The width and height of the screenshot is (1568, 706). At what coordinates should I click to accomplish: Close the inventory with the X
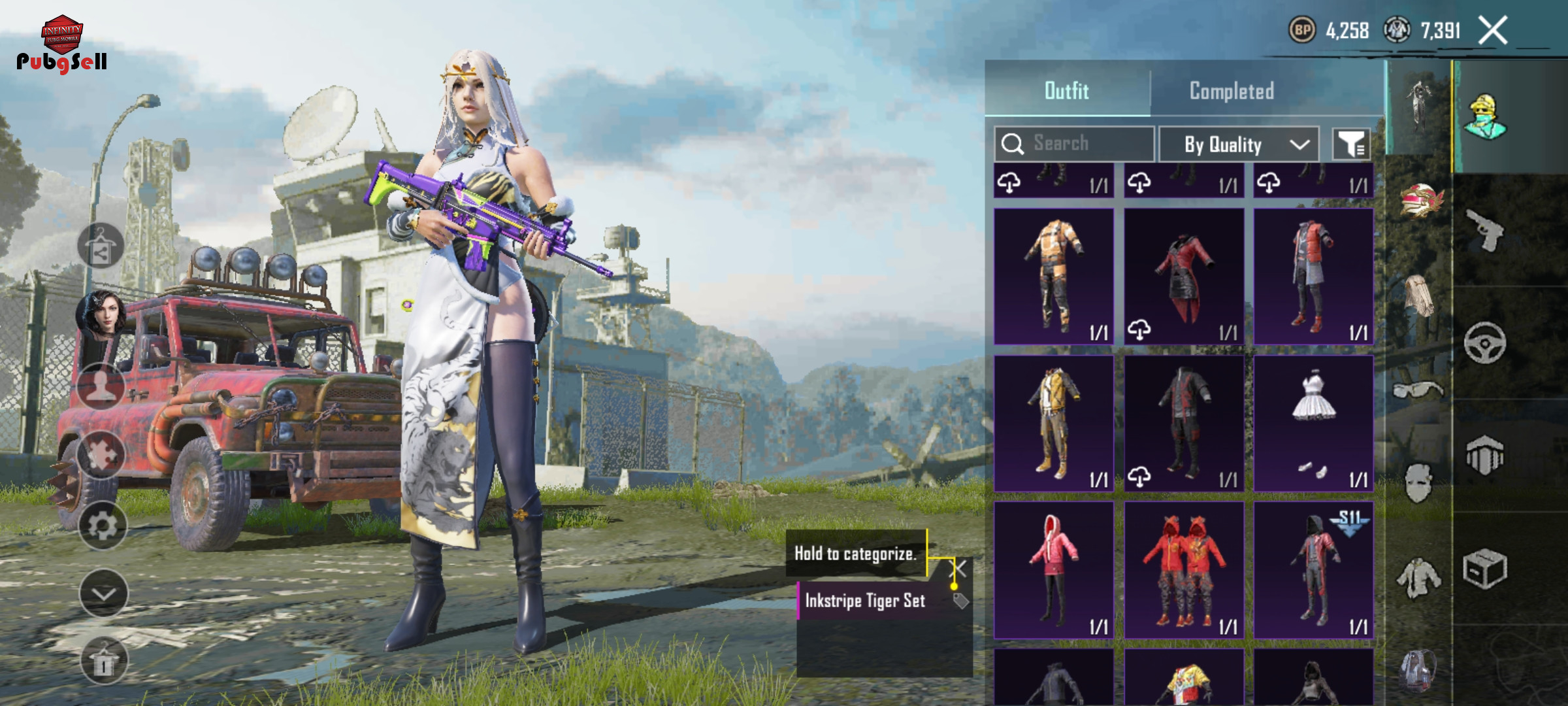pos(1494,30)
